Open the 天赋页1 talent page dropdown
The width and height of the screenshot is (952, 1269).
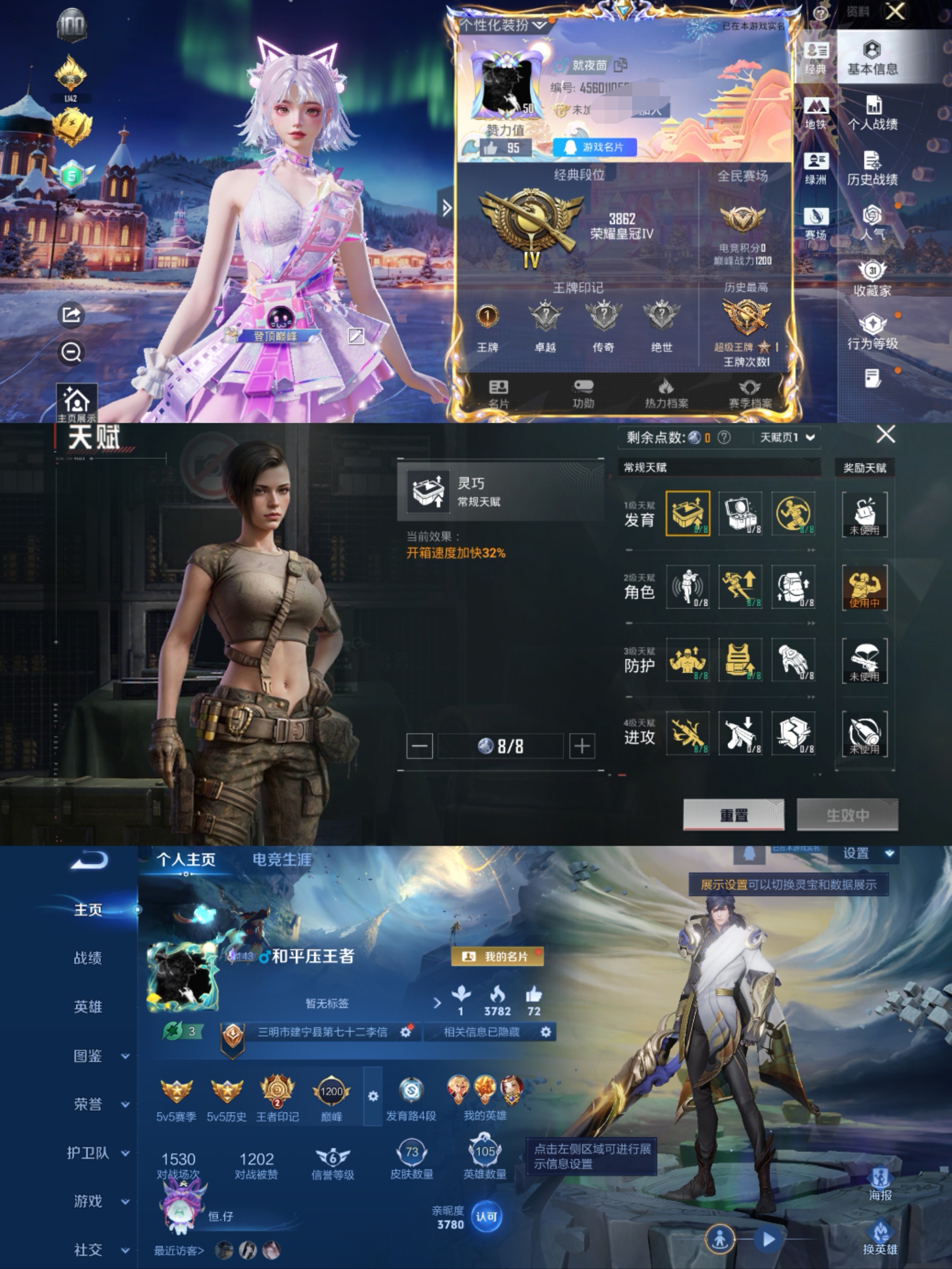[x=787, y=438]
